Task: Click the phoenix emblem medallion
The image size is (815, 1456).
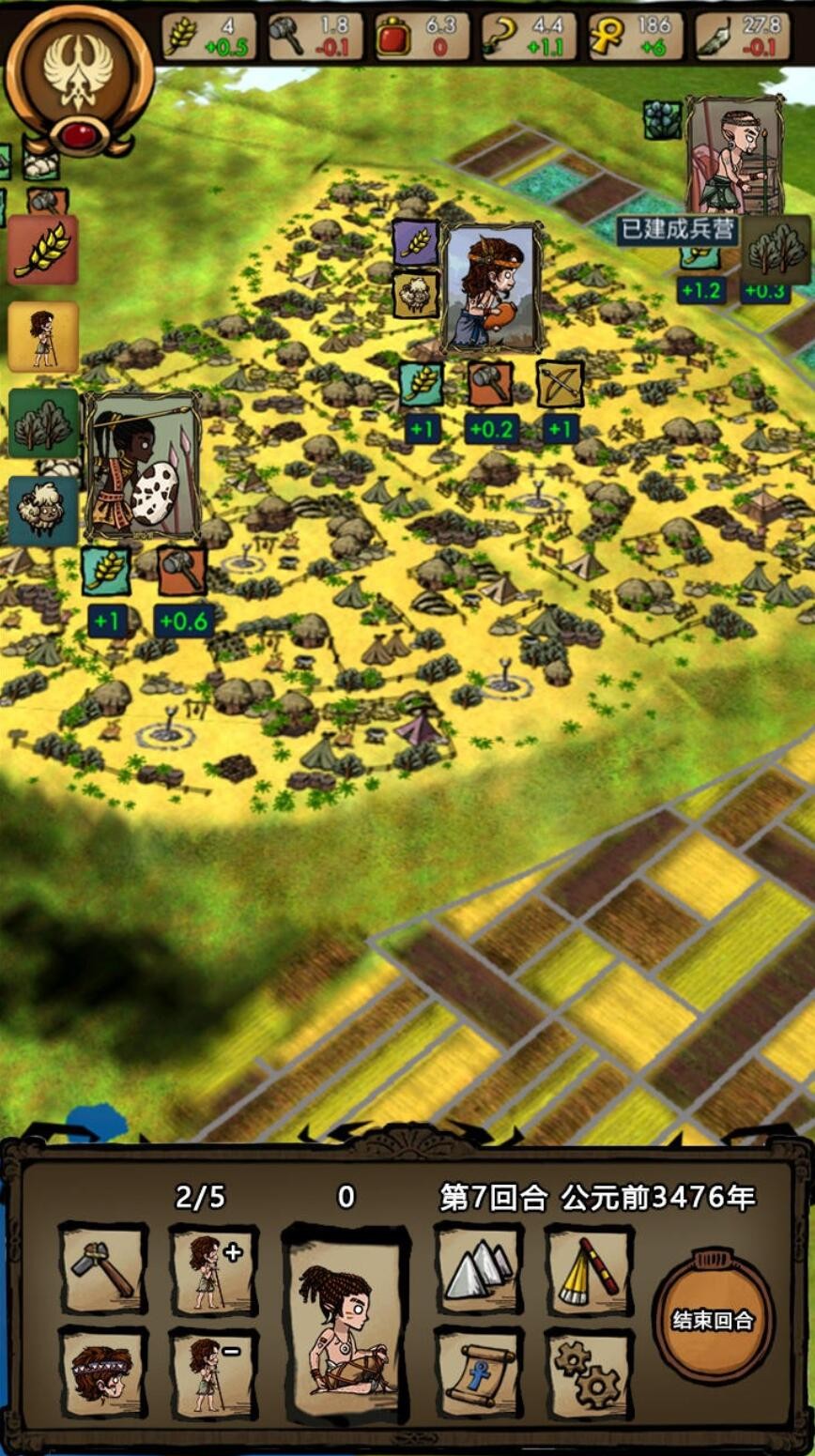Action: pos(79,80)
